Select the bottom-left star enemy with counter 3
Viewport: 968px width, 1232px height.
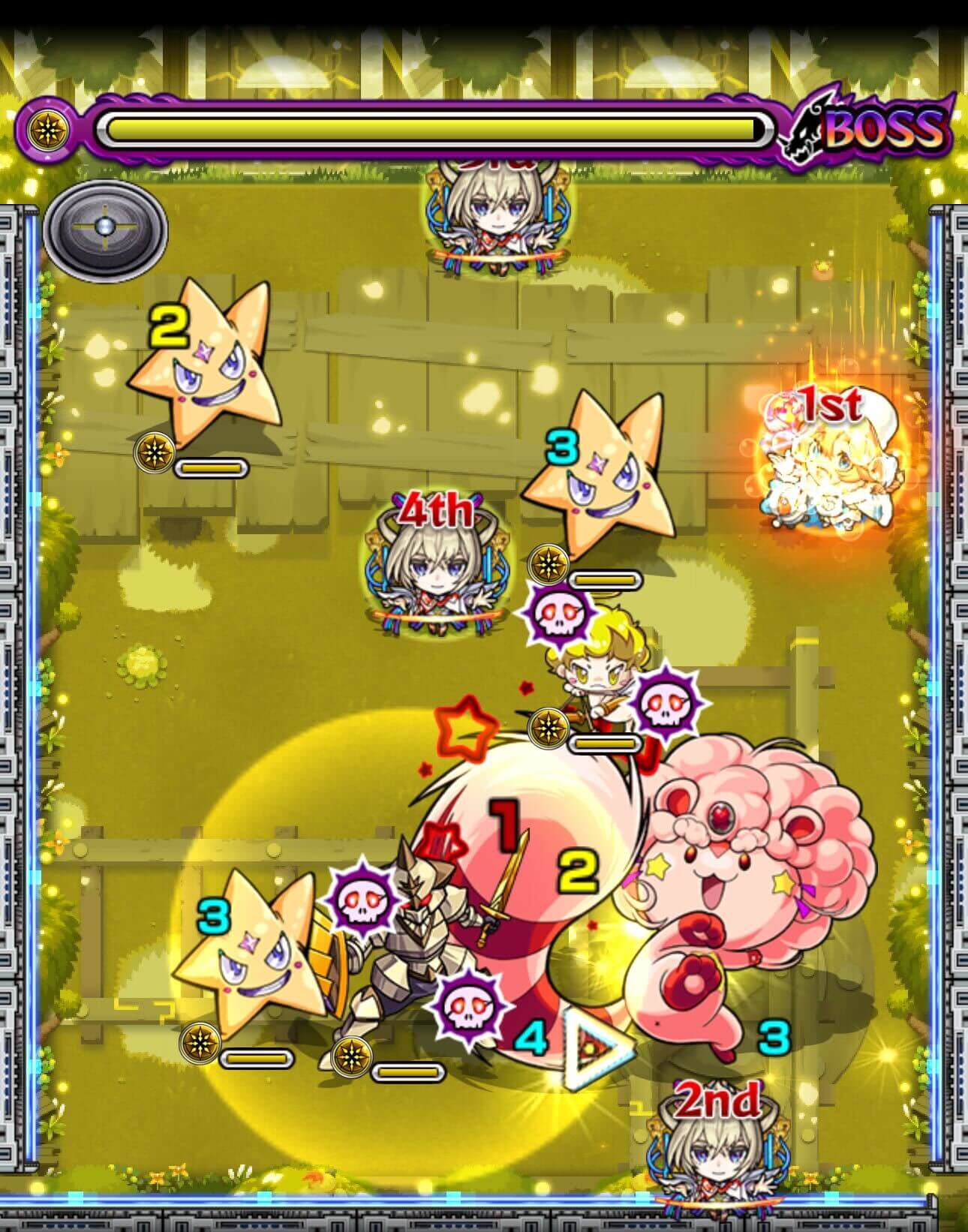[260, 968]
